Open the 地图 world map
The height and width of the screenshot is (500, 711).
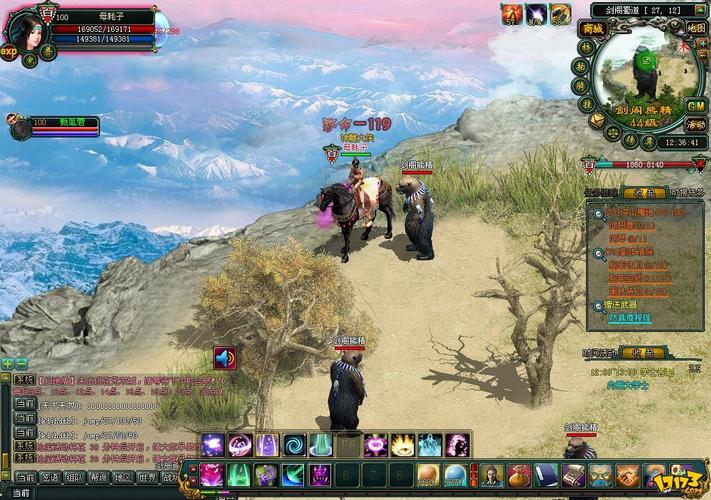tap(695, 29)
